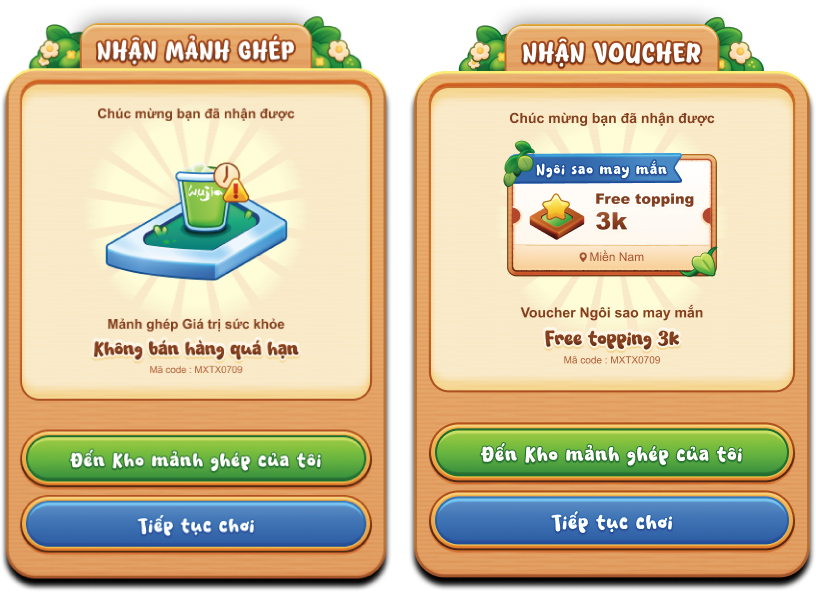Image resolution: width=816 pixels, height=592 pixels.
Task: Select the Free topping 3k voucher card
Action: (611, 214)
